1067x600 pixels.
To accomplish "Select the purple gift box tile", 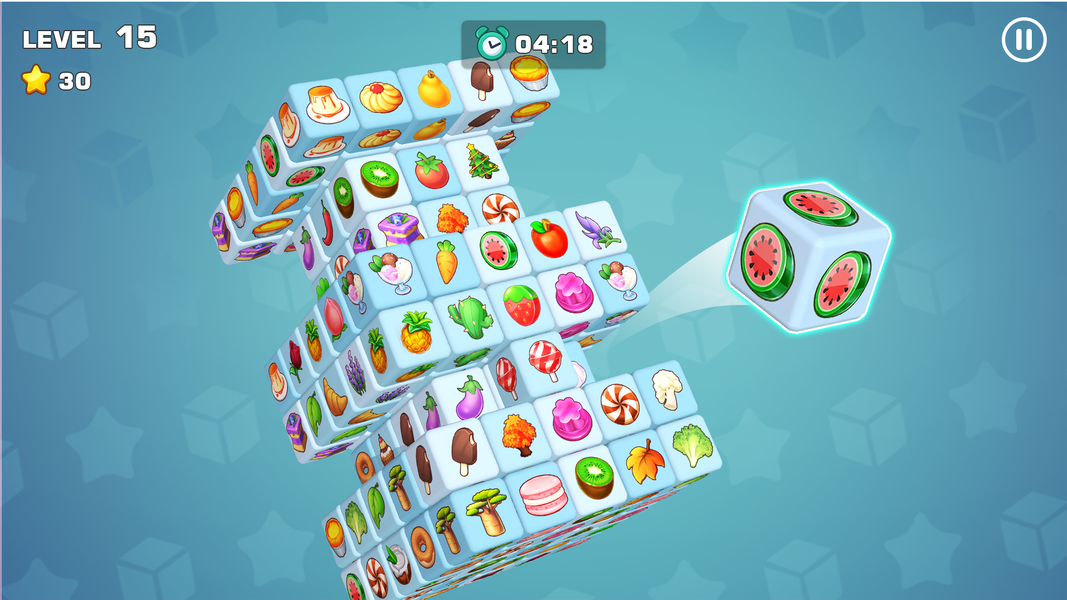I will click(x=397, y=228).
